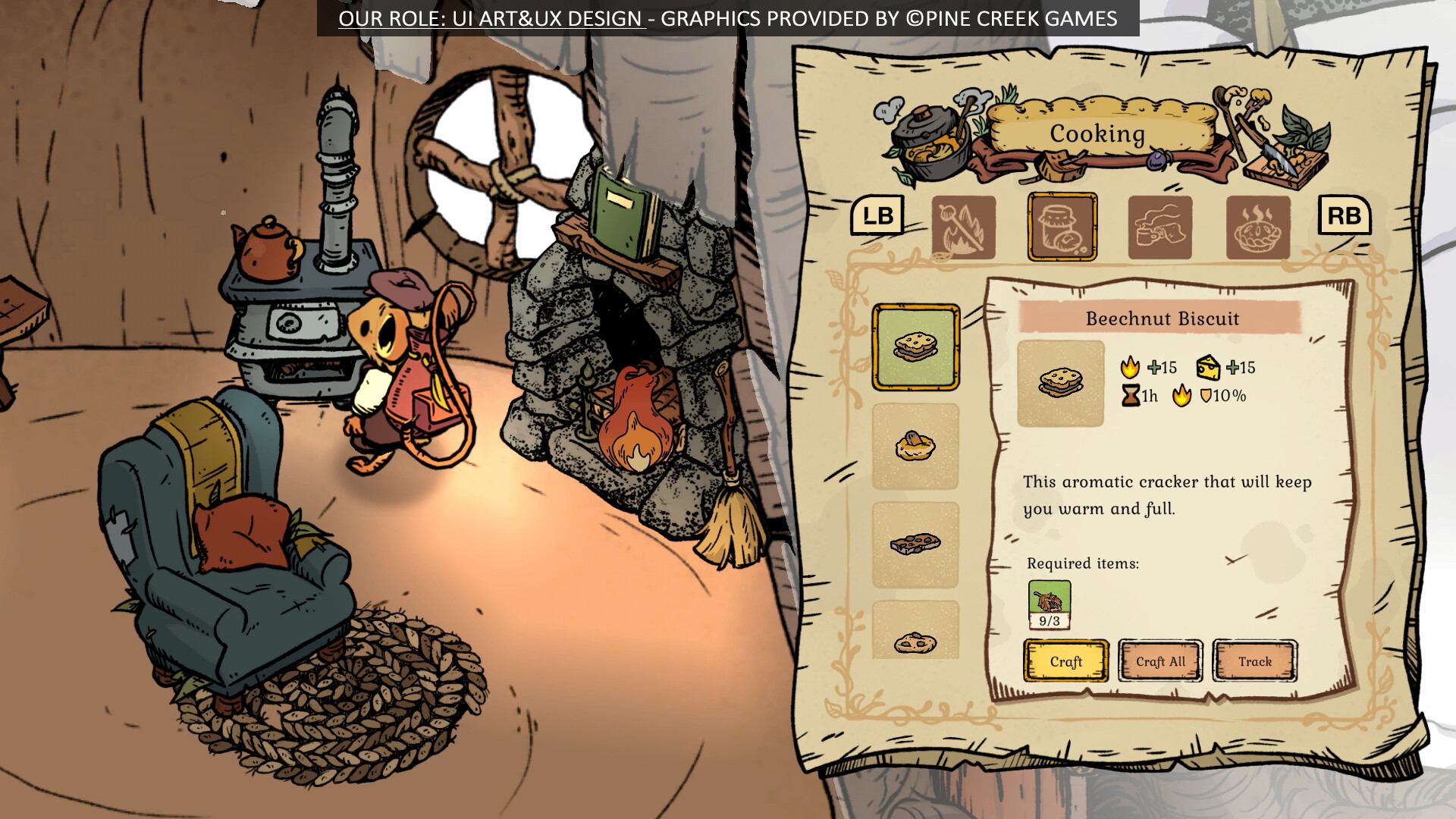Track the Beechnut Biscuit recipe
The height and width of the screenshot is (819, 1456).
click(x=1255, y=661)
